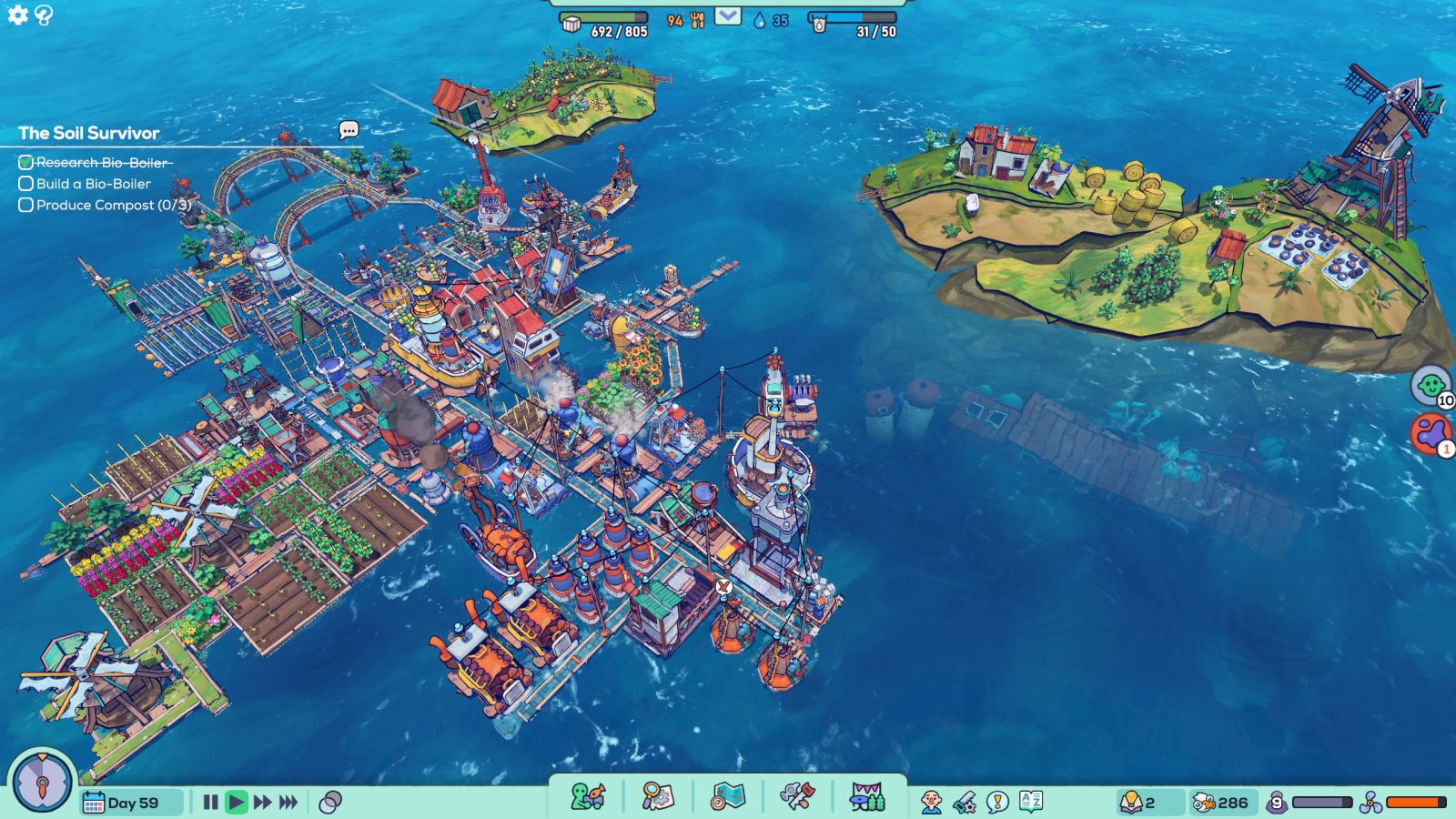
Task: Open the red blob alert with badge 1
Action: (x=1431, y=433)
